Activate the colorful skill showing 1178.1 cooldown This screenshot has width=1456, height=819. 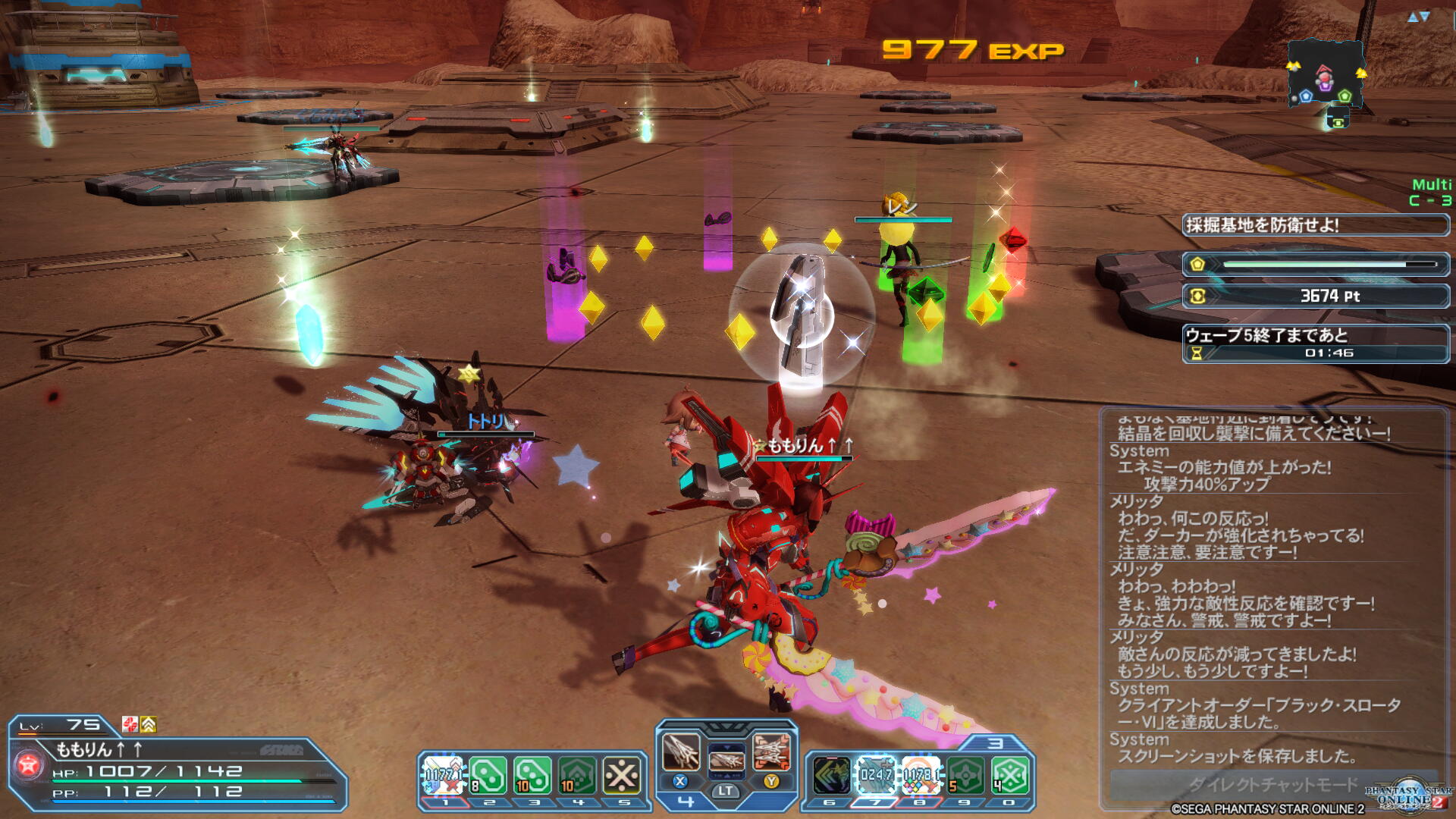(921, 776)
